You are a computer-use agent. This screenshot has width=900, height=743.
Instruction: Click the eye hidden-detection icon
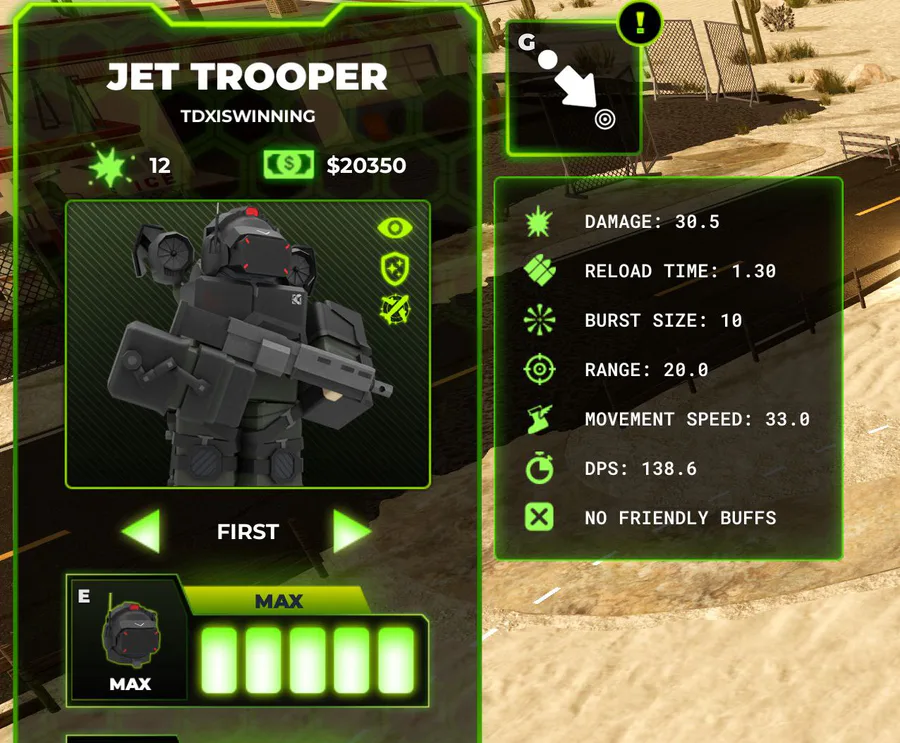click(396, 228)
